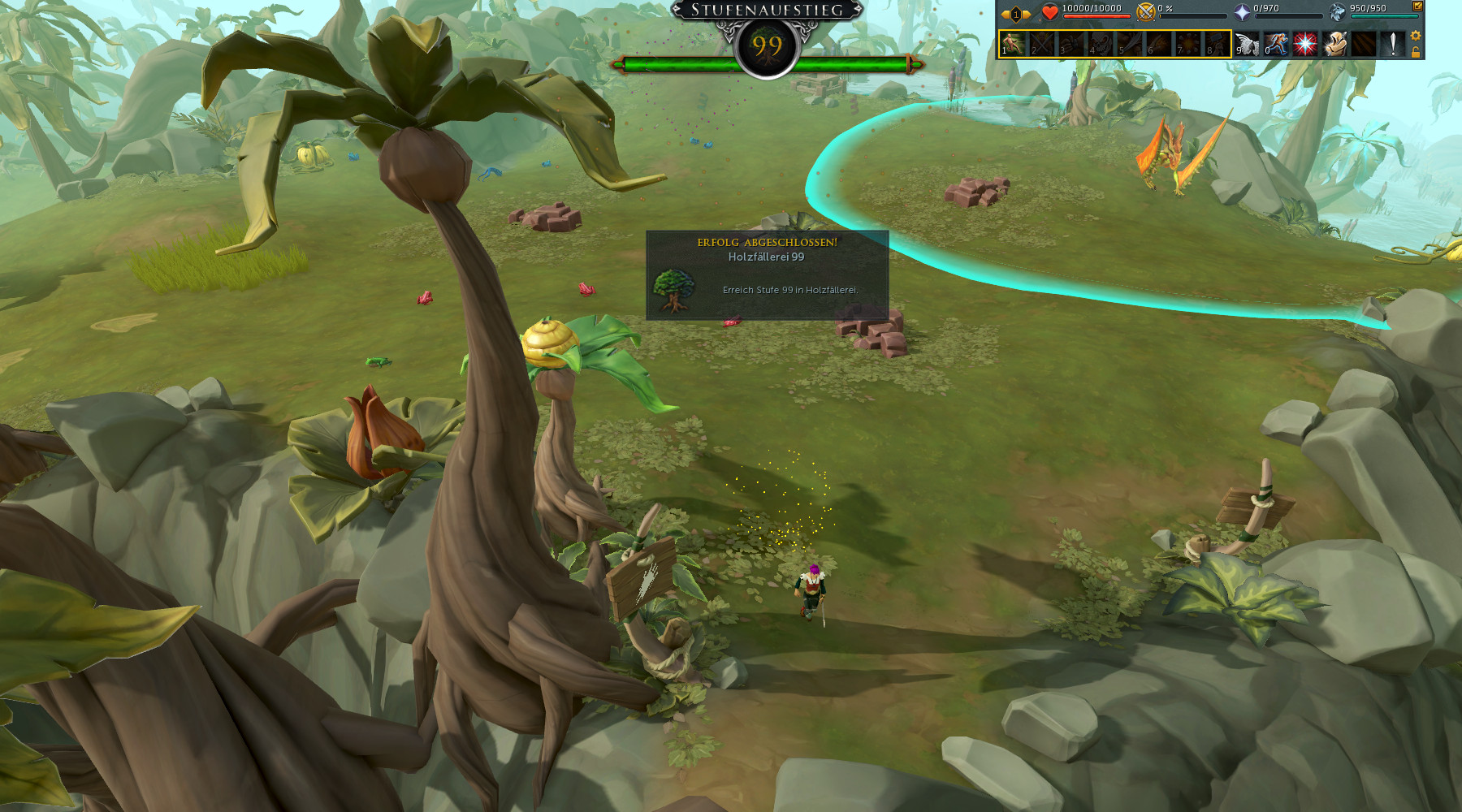
Task: Use the hammer ability in slot 8
Action: [1217, 44]
